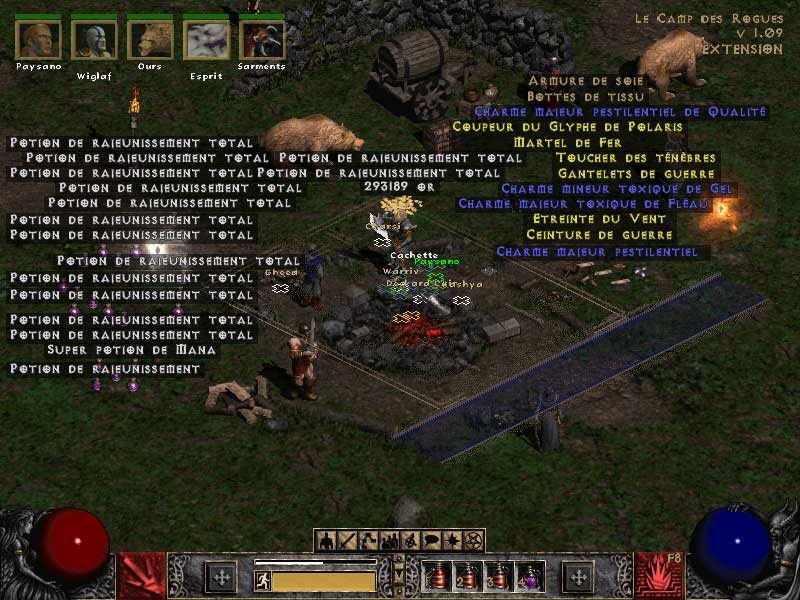Open the character stats screen icon
Viewport: 800px width, 600px height.
click(x=326, y=541)
